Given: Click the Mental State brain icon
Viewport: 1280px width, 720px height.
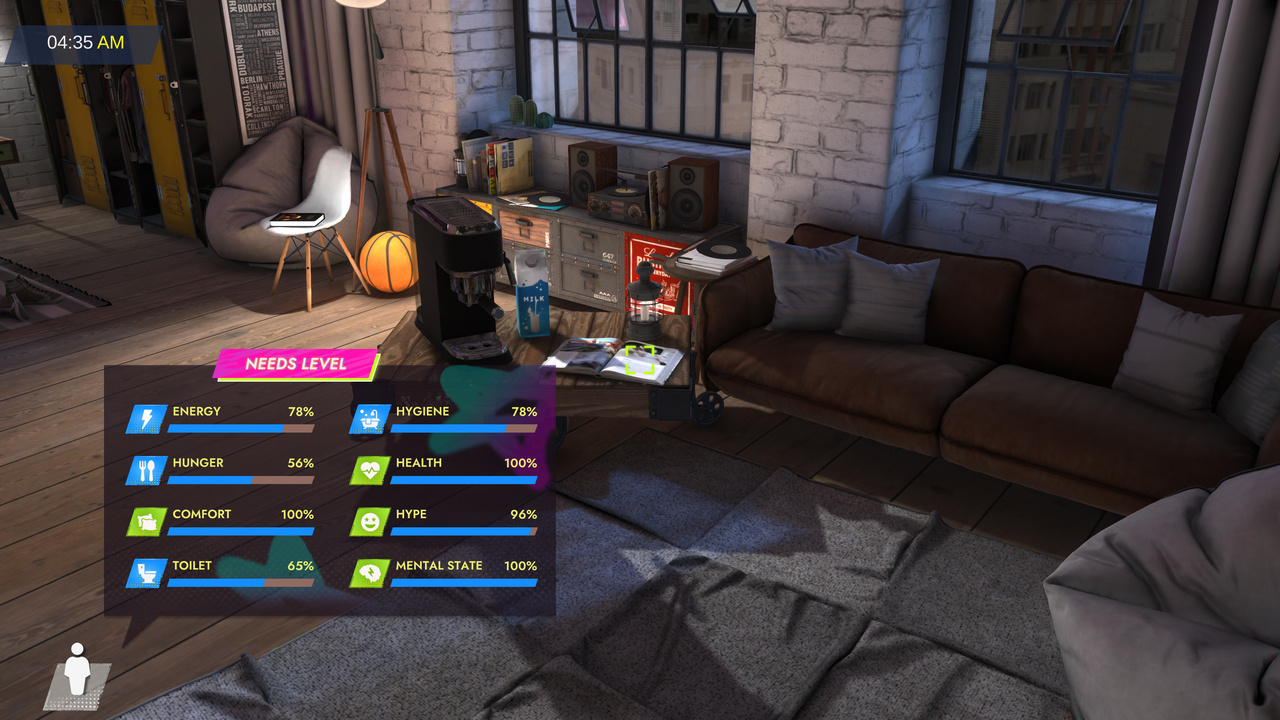Looking at the screenshot, I should [x=369, y=573].
